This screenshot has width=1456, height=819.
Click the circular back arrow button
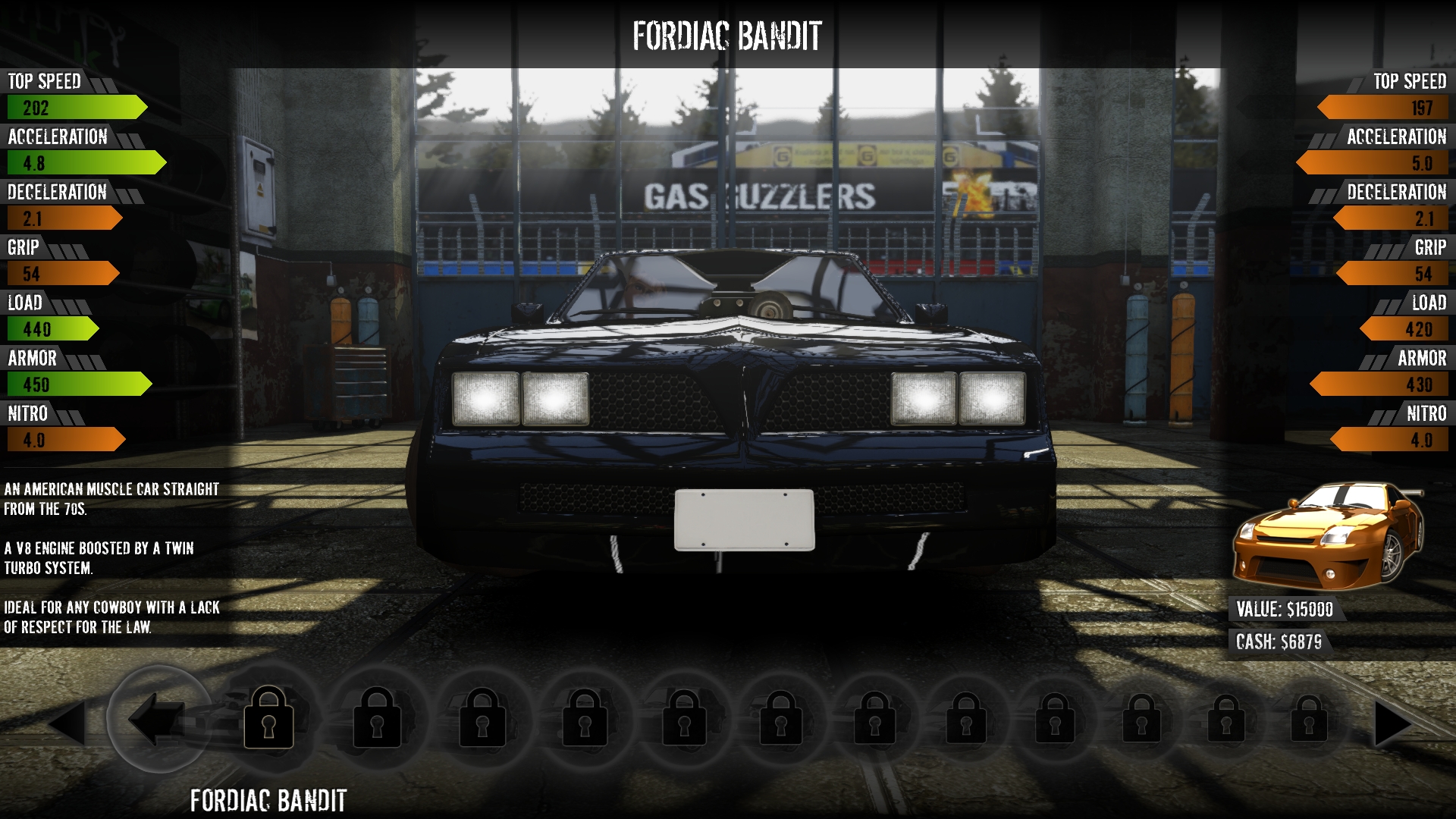pos(158,719)
